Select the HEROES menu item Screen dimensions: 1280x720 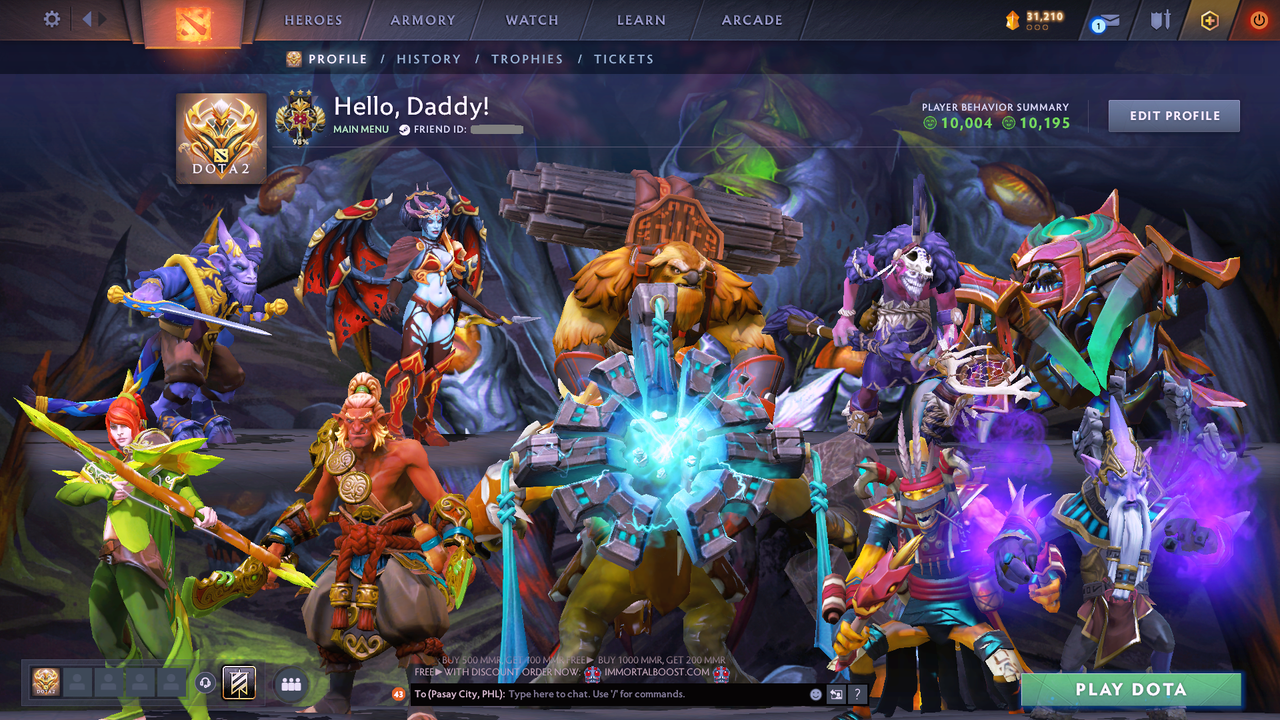click(x=313, y=19)
